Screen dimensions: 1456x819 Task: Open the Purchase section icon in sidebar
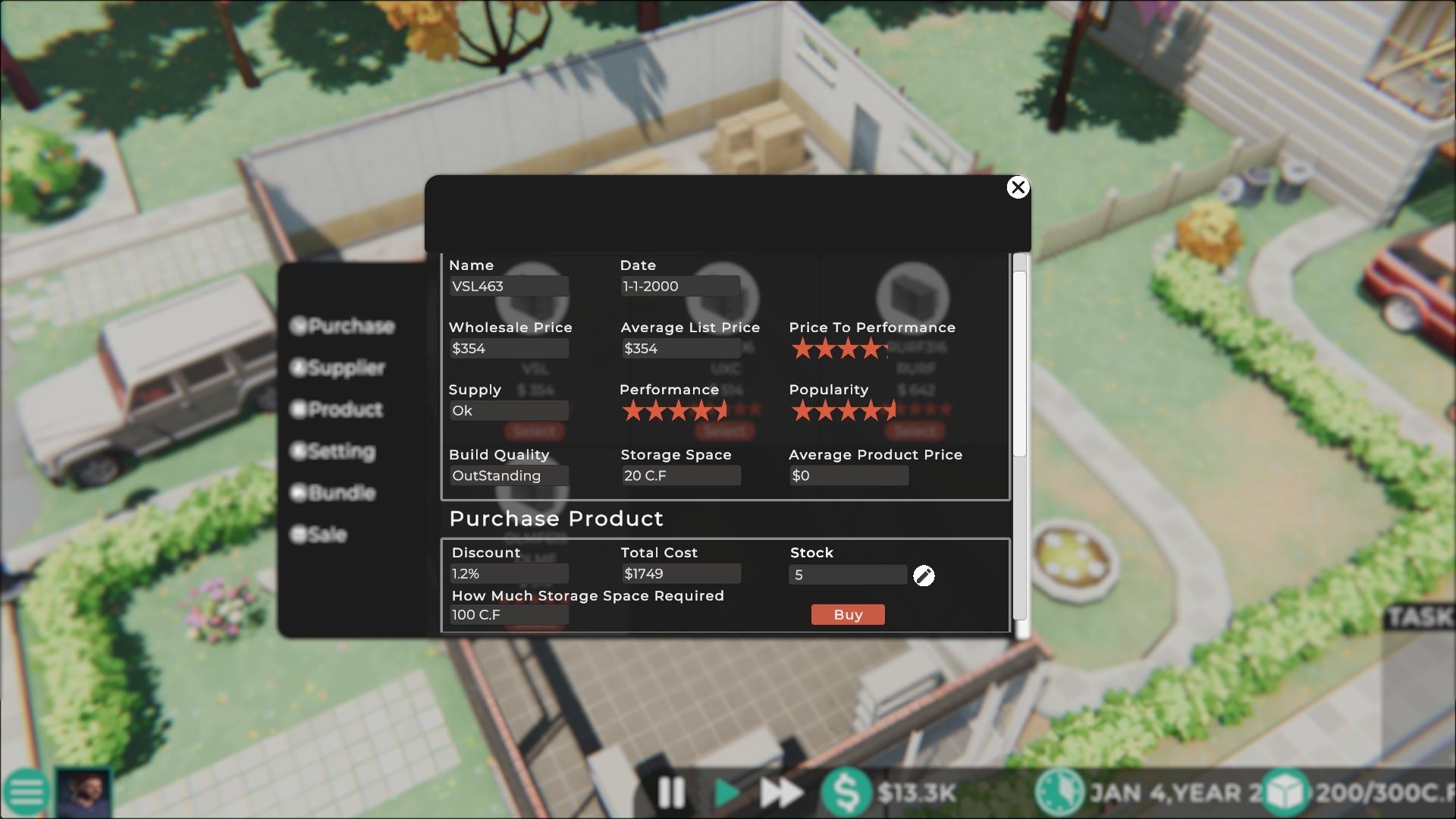click(299, 326)
